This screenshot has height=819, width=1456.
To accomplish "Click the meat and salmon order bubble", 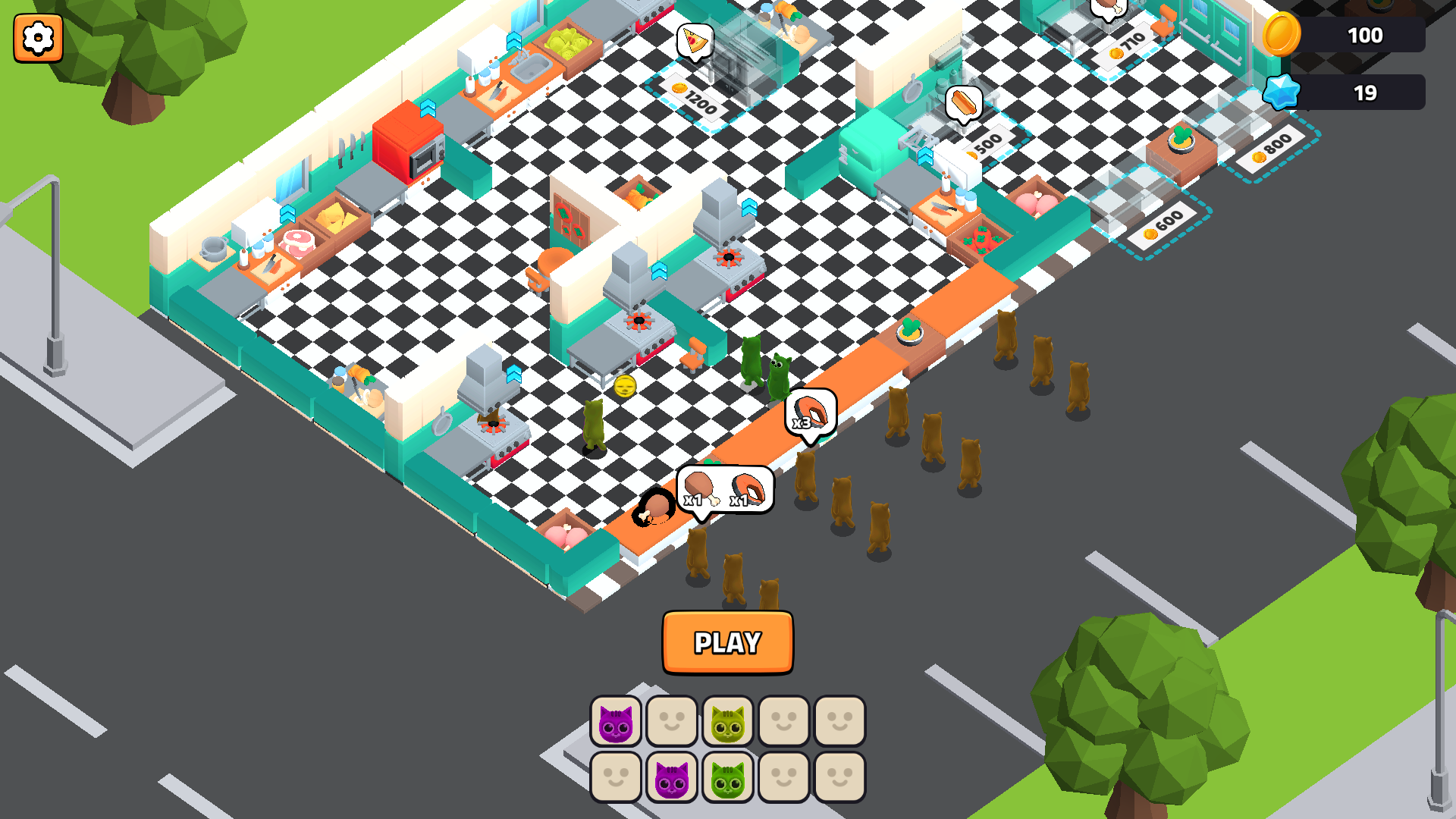I will pos(724,488).
